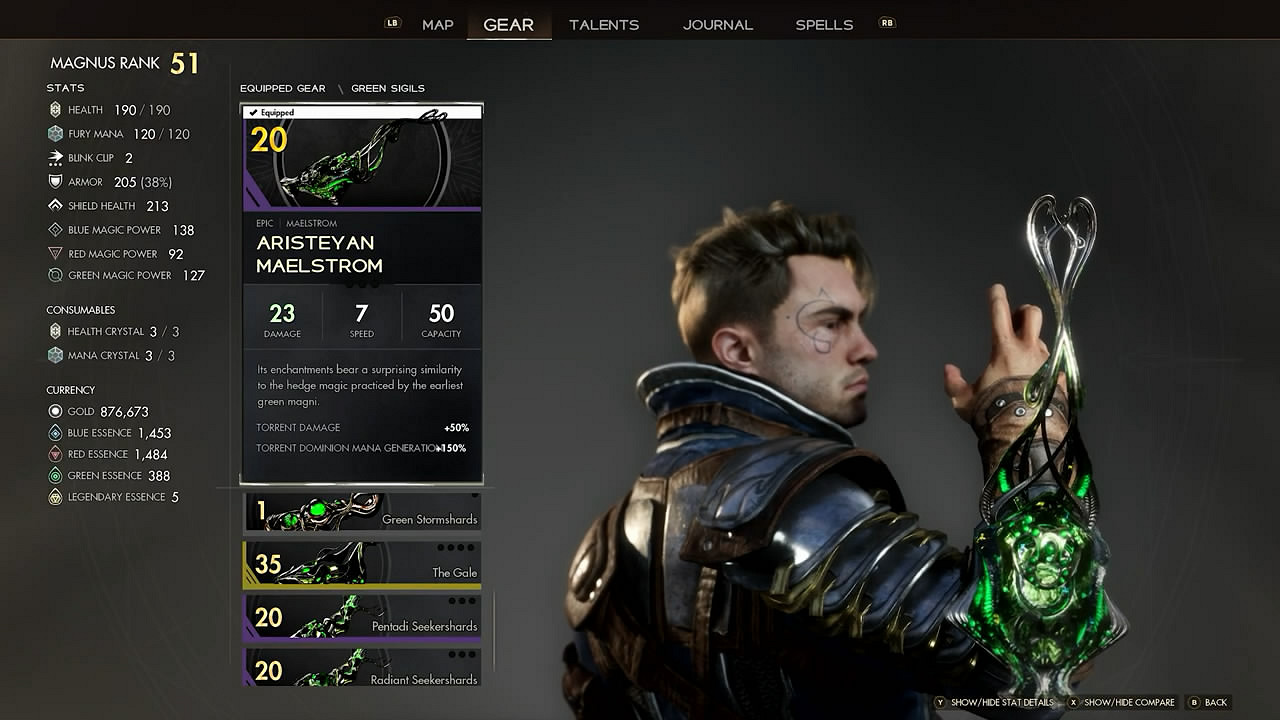Screen dimensions: 1280x720
Task: Select The Gale sigil
Action: tap(361, 565)
